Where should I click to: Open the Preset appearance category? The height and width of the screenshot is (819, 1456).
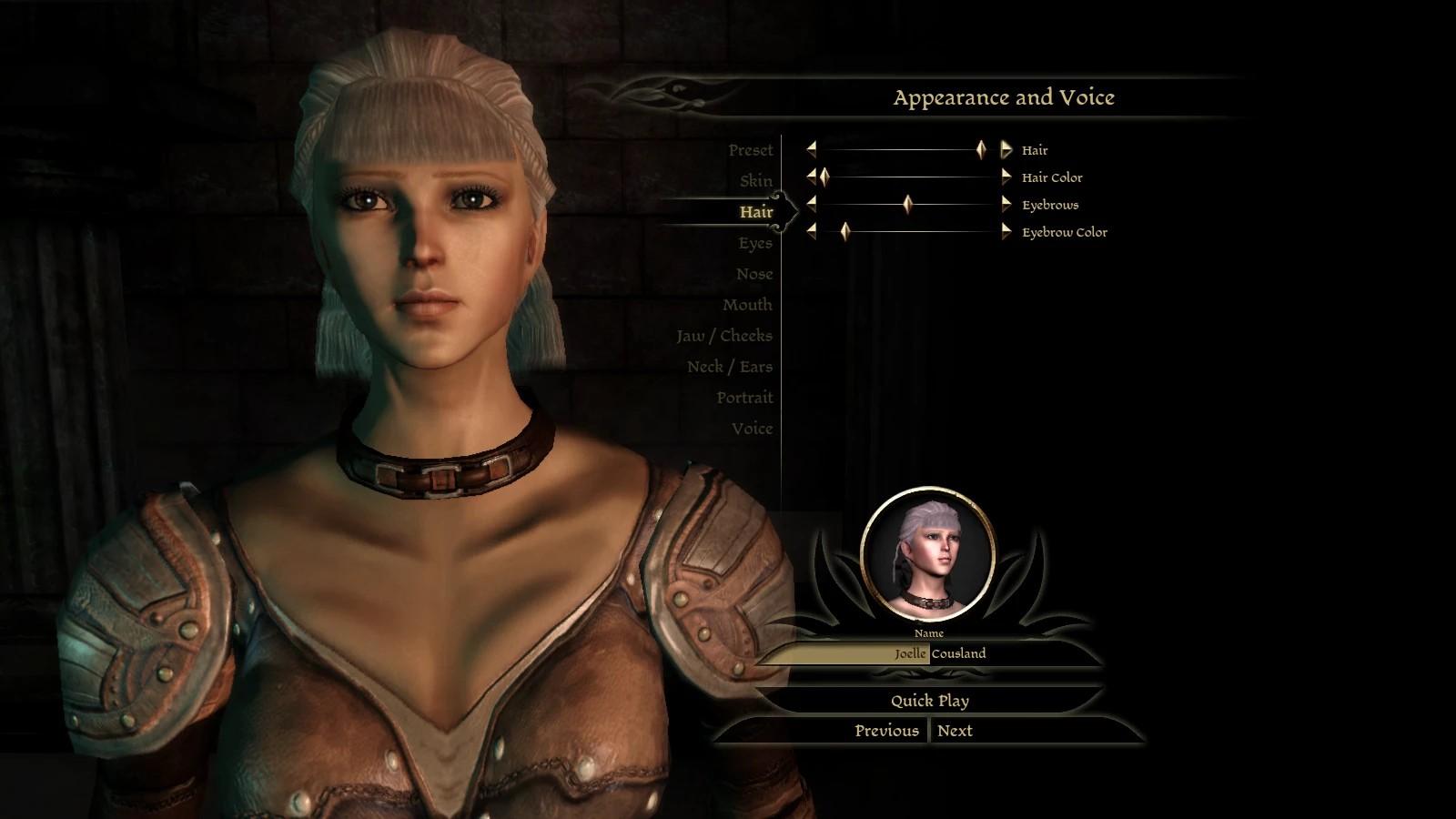coord(750,150)
